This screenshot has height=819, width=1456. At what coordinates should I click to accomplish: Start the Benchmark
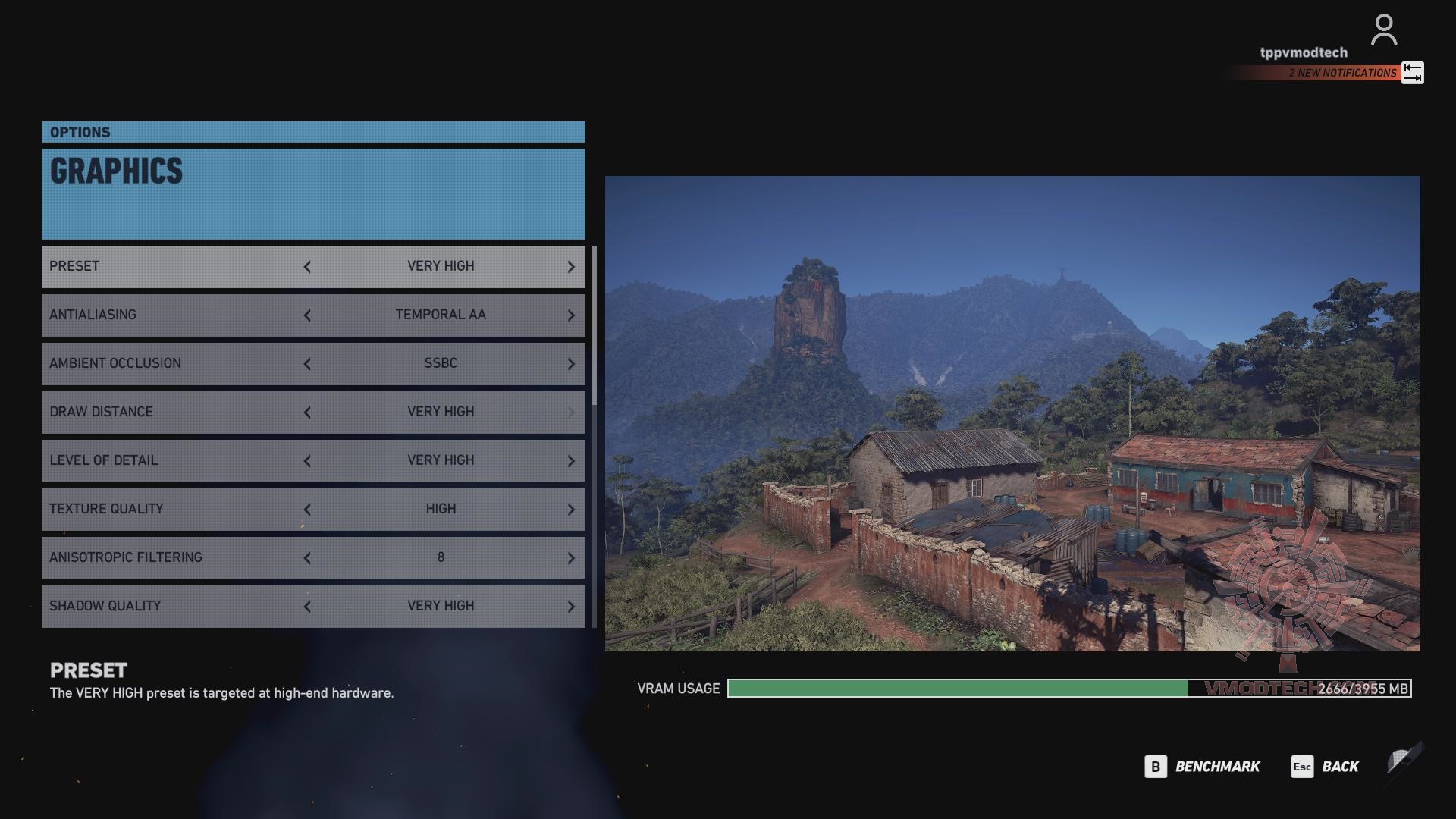1203,767
